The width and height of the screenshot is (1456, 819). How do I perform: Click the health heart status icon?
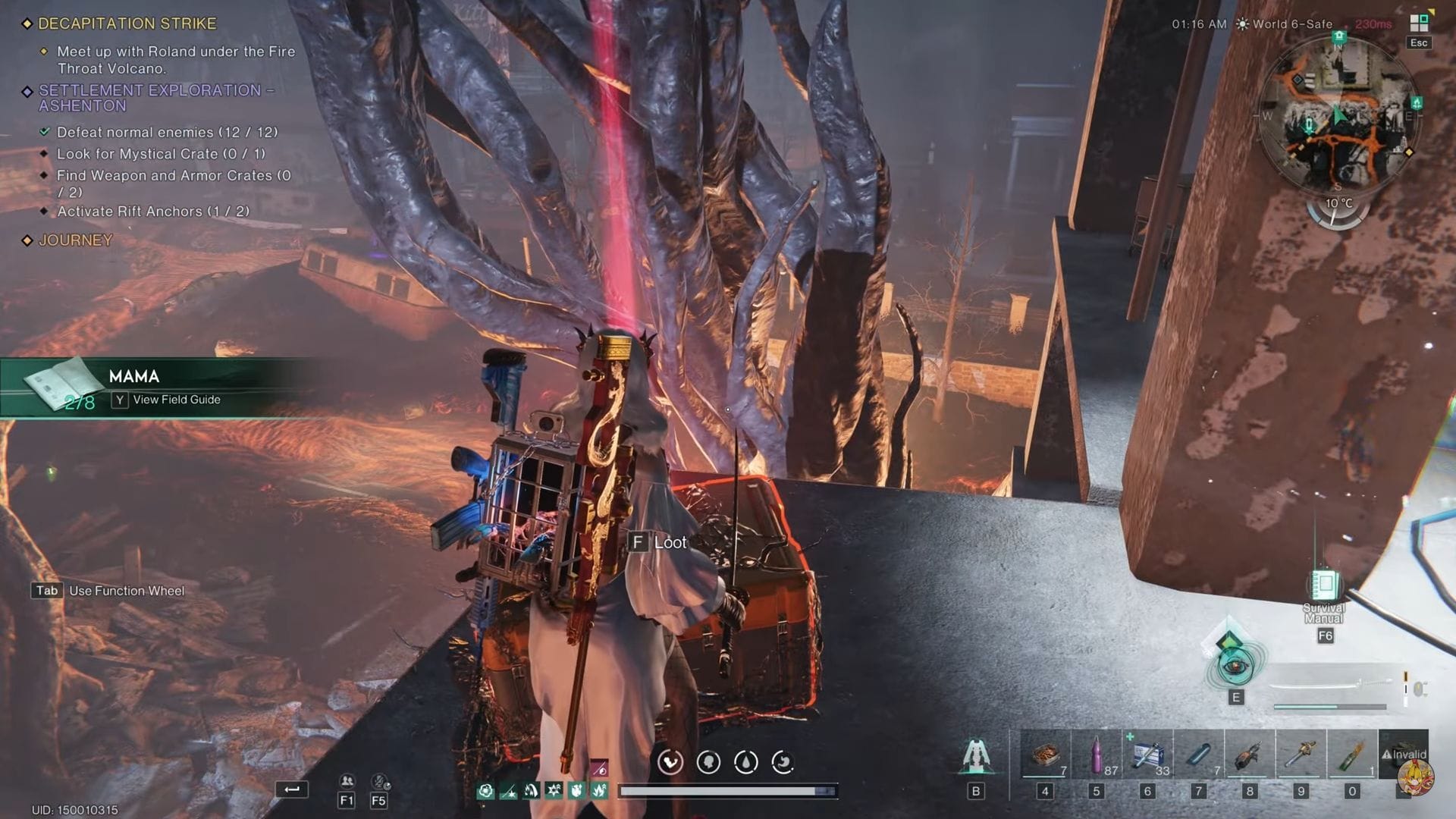[670, 762]
